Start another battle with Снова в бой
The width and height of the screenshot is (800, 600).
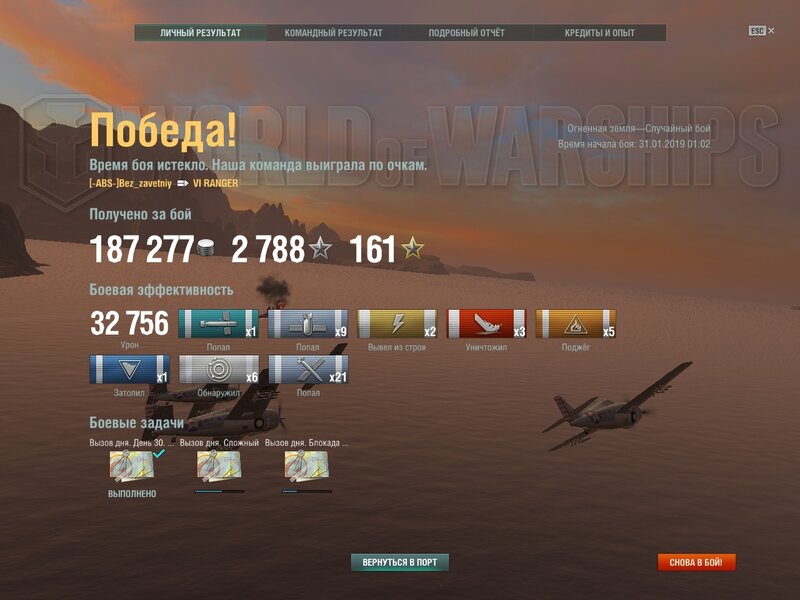click(x=696, y=562)
